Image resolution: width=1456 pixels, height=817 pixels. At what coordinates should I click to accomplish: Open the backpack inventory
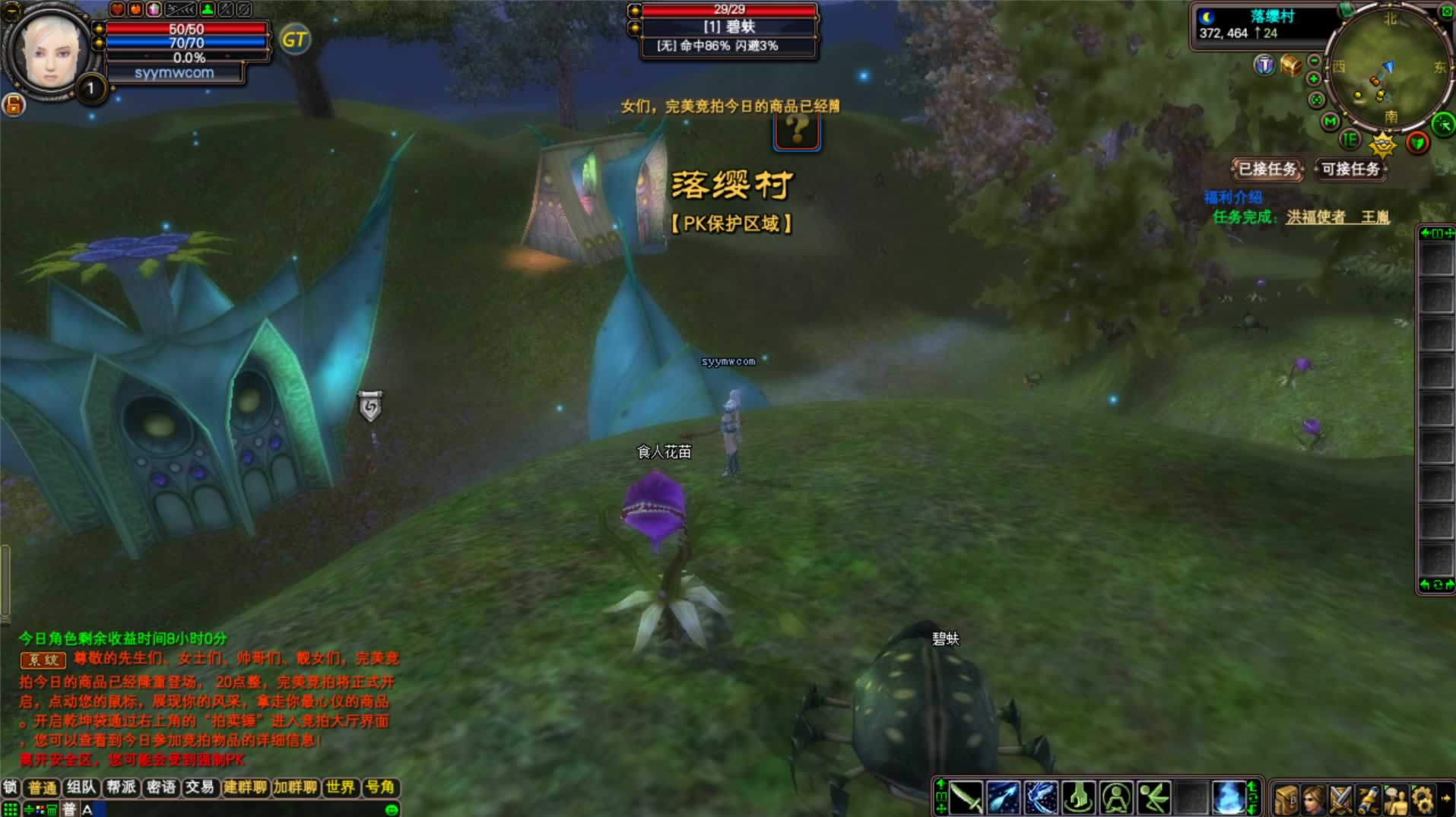pos(1286,800)
